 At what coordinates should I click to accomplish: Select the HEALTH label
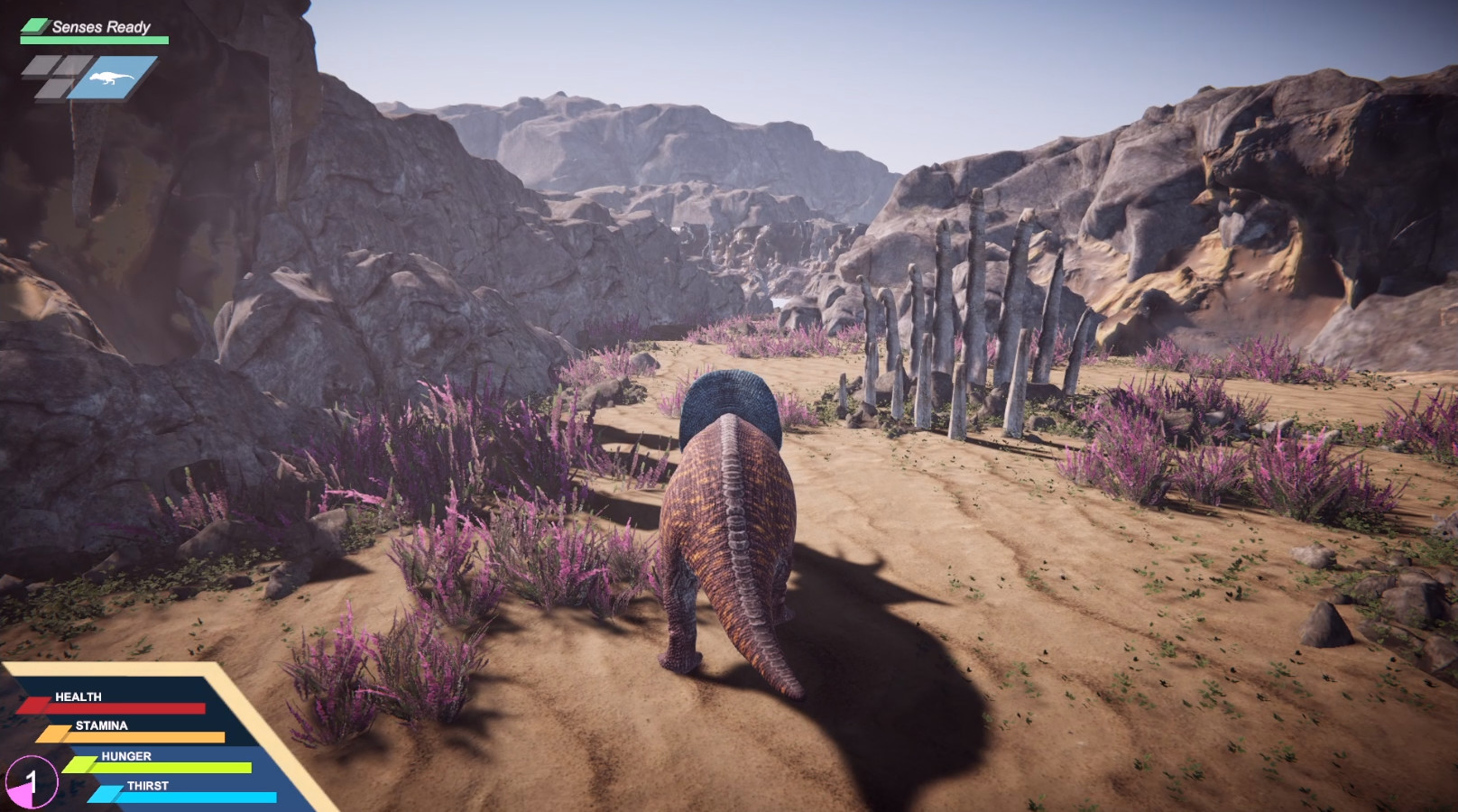pyautogui.click(x=77, y=697)
